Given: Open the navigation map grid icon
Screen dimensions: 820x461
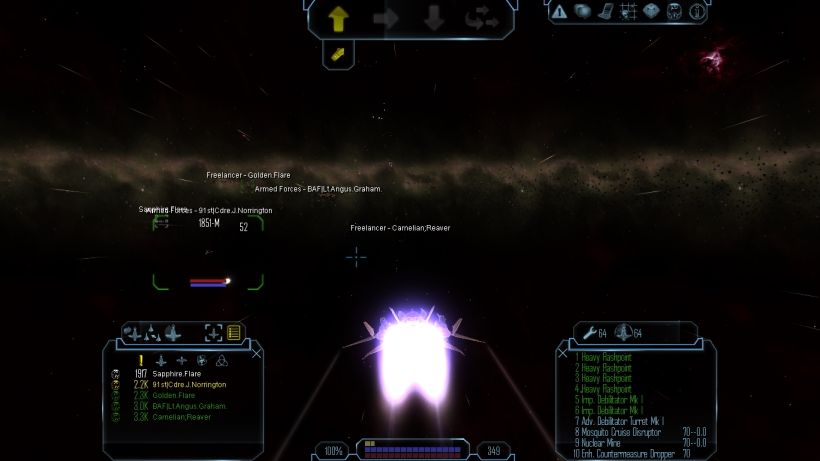Looking at the screenshot, I should click(628, 12).
